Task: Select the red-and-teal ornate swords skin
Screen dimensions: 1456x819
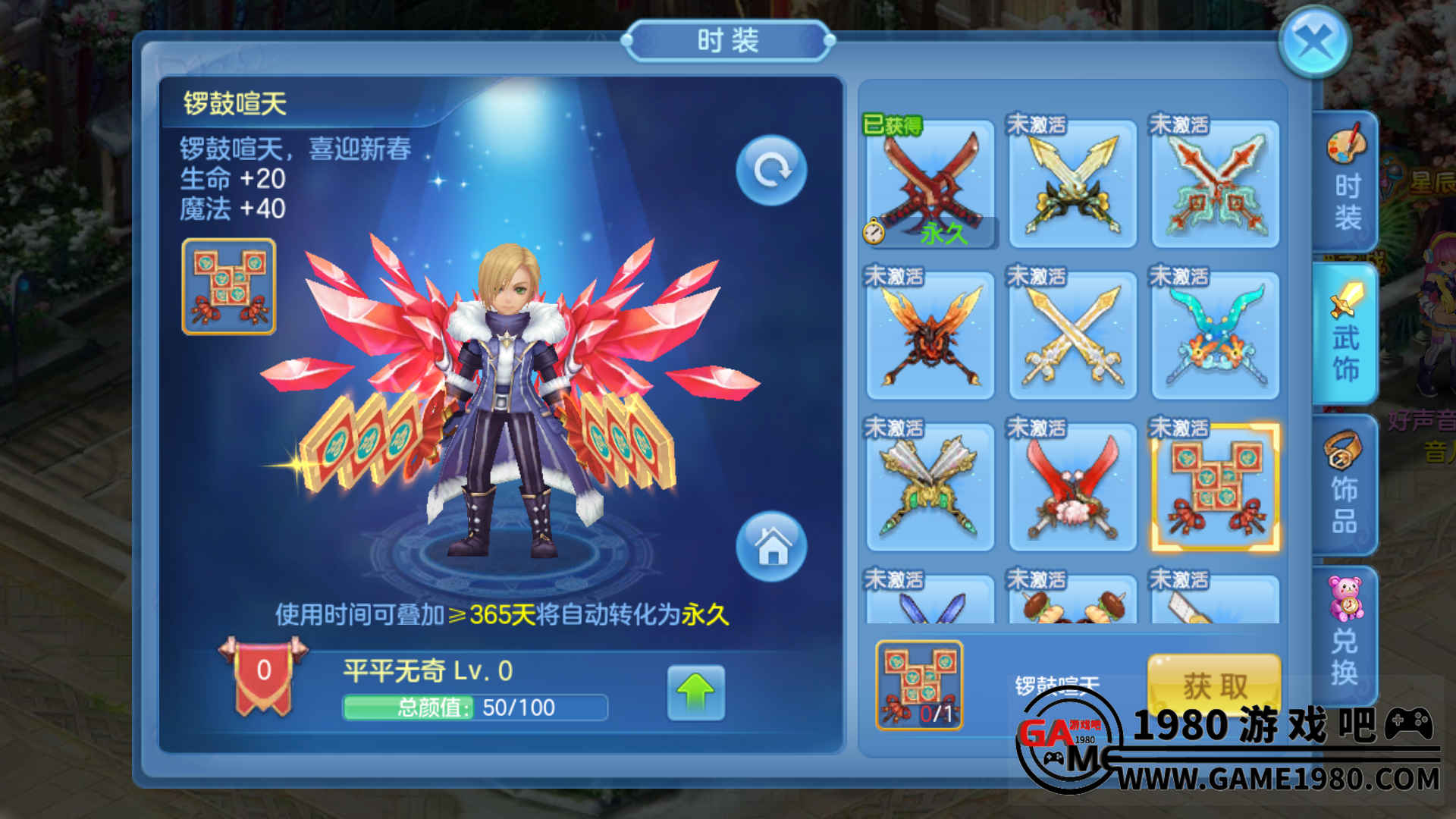Action: 1215,184
